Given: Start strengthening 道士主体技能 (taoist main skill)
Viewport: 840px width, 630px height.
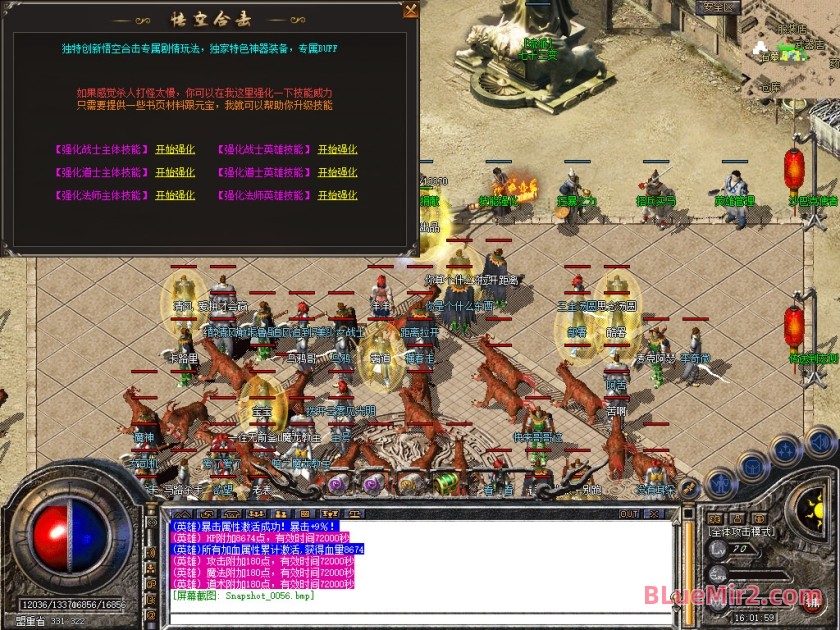Looking at the screenshot, I should [175, 172].
